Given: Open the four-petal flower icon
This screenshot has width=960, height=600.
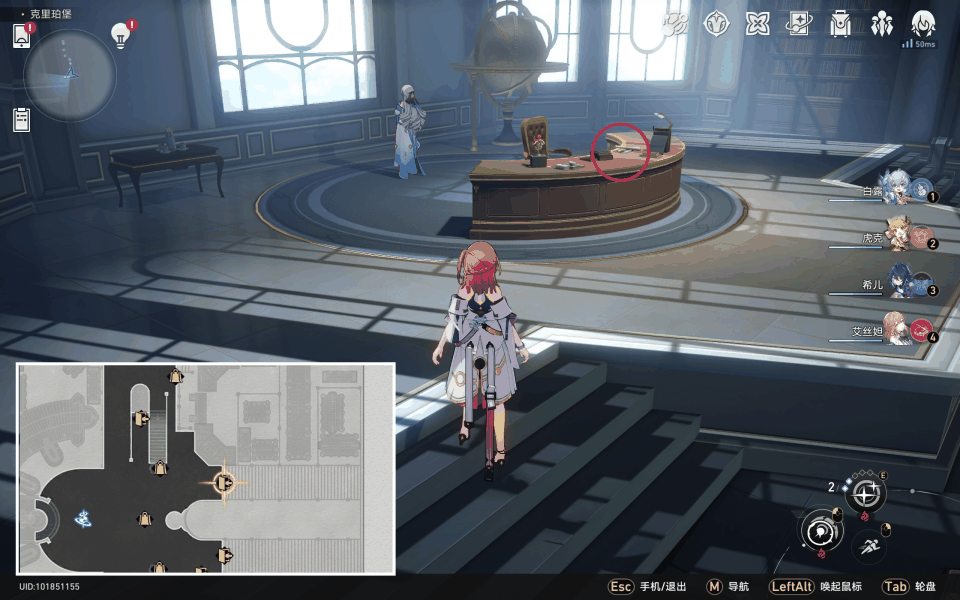Looking at the screenshot, I should click(757, 24).
